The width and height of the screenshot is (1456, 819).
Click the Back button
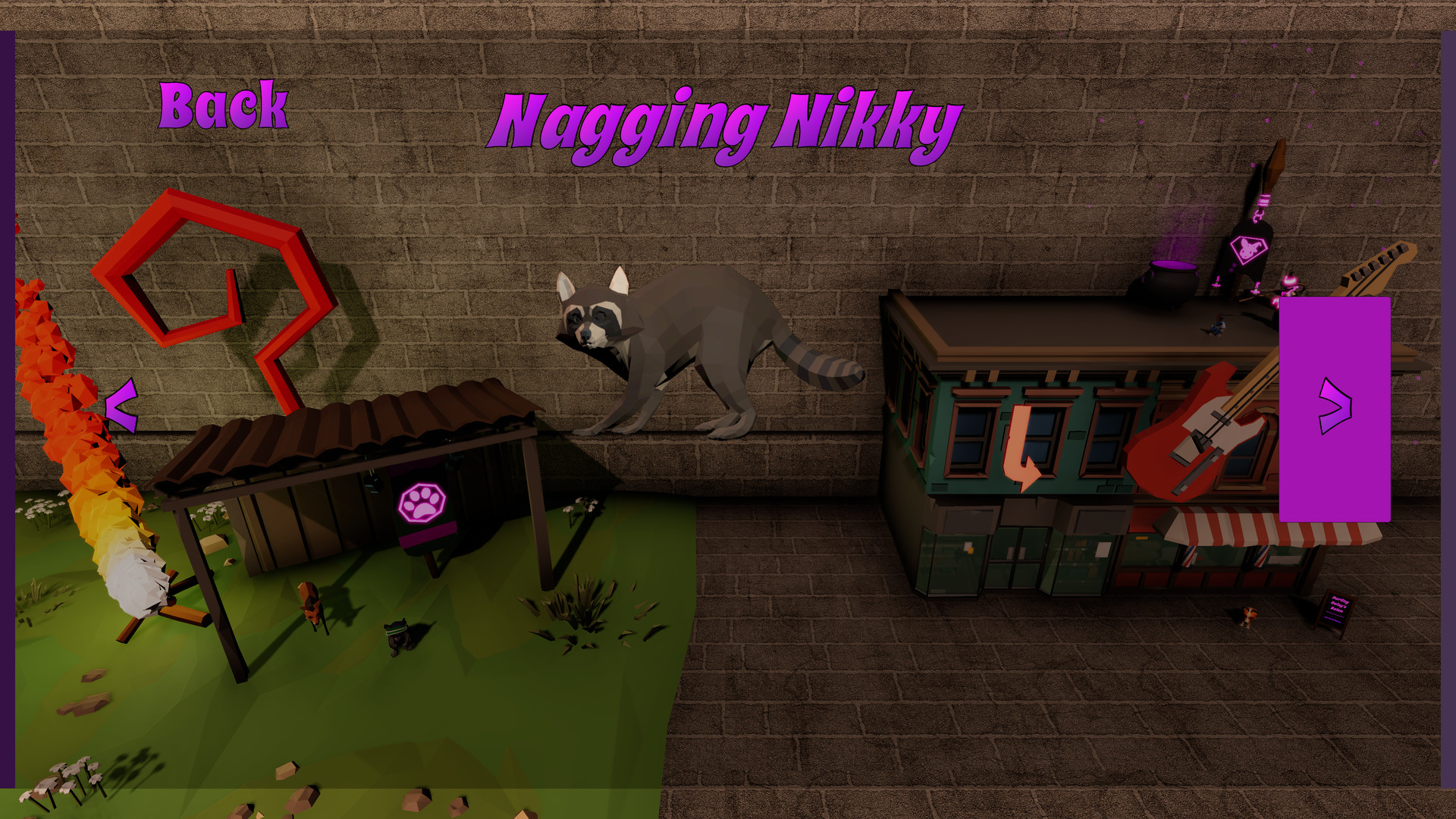224,106
